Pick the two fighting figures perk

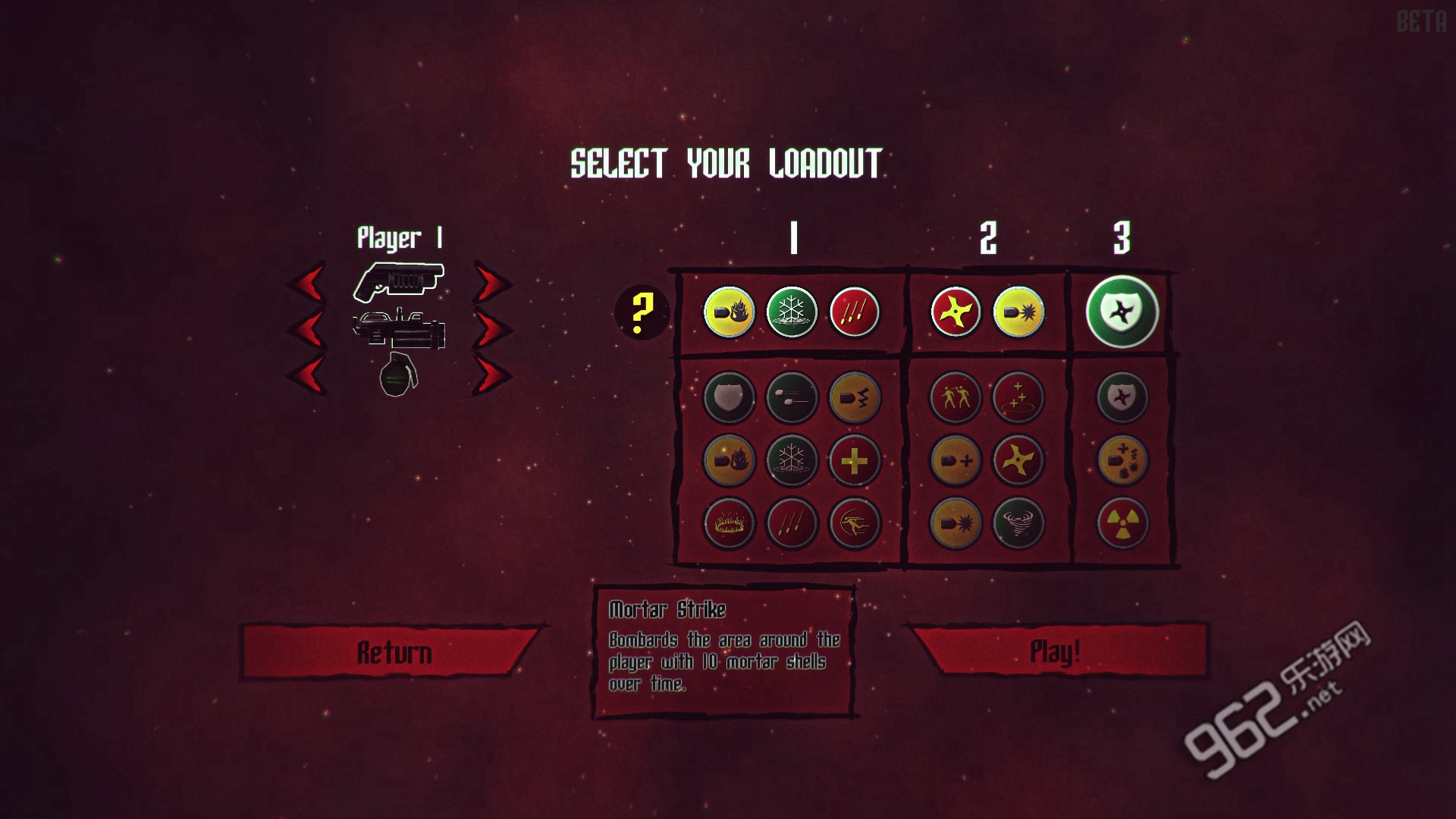point(955,397)
